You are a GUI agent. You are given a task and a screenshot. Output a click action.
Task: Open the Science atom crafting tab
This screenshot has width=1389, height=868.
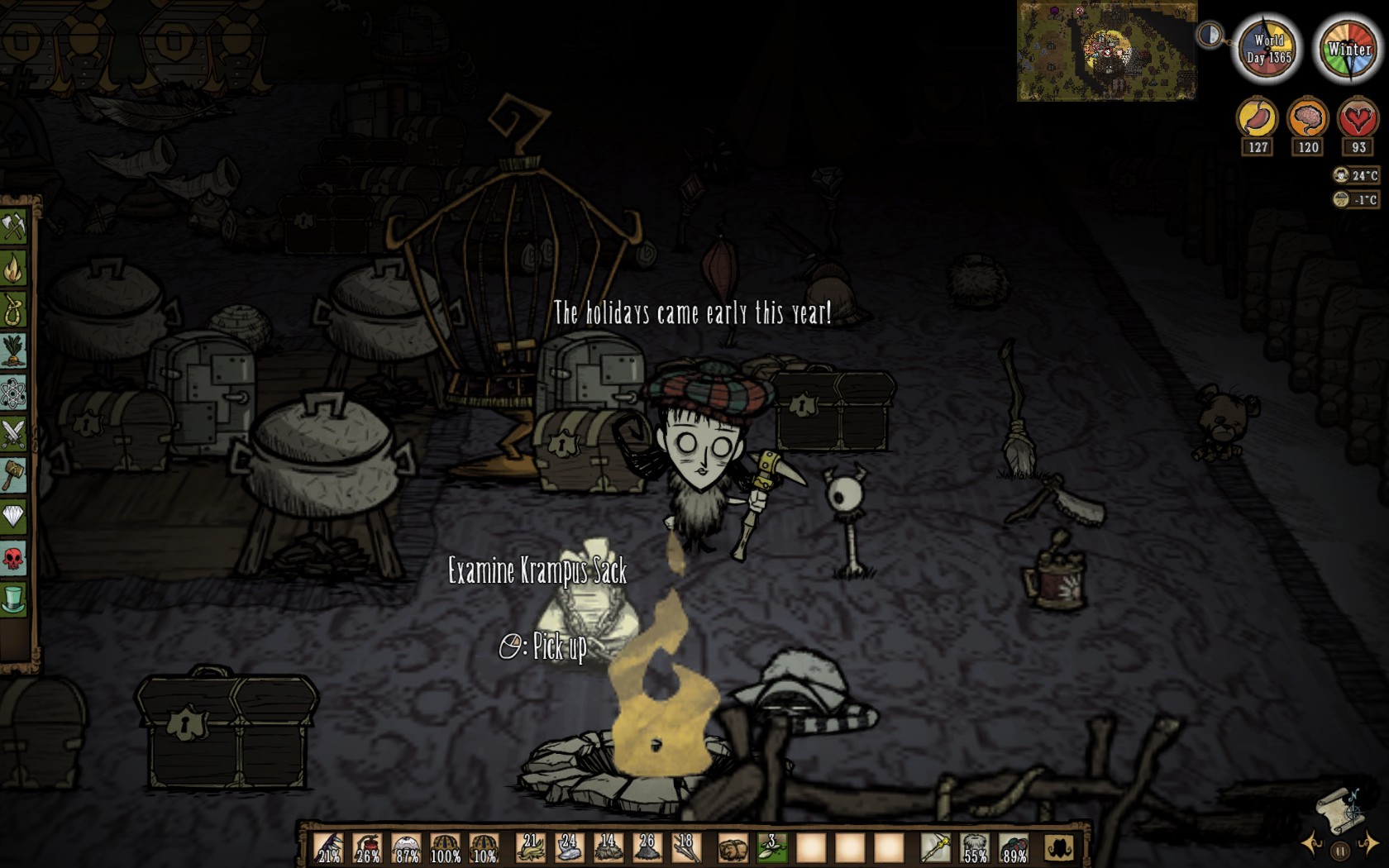pos(14,393)
